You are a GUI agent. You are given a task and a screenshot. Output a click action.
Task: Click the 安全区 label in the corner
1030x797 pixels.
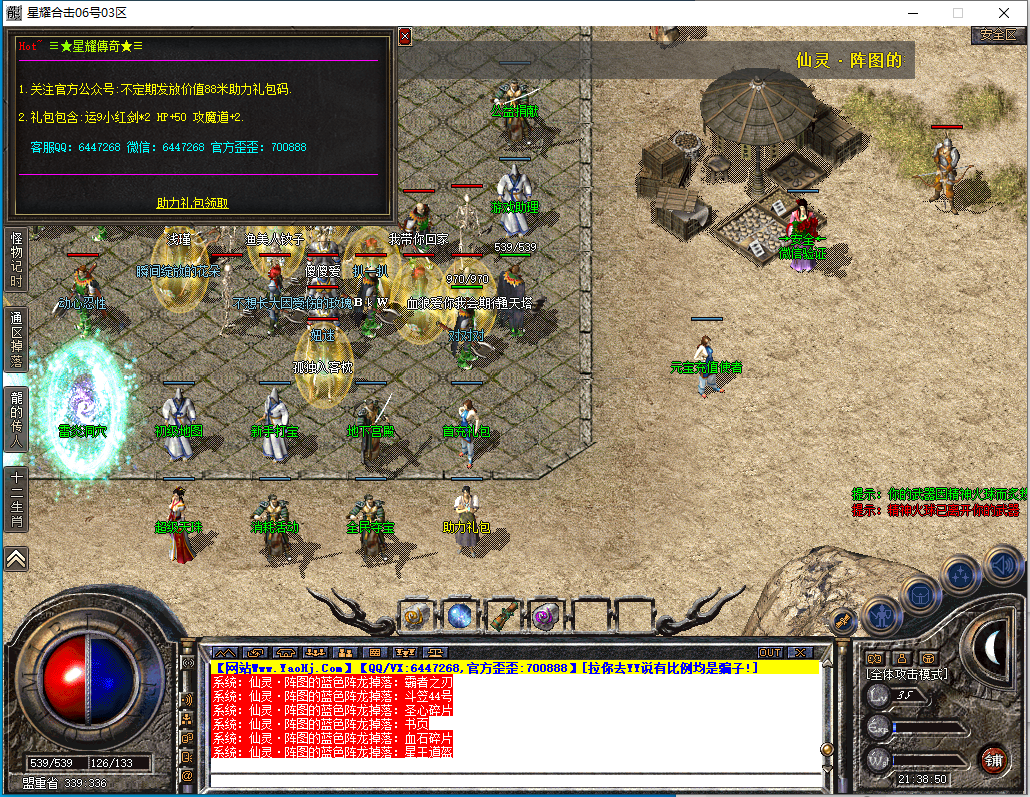pos(997,34)
